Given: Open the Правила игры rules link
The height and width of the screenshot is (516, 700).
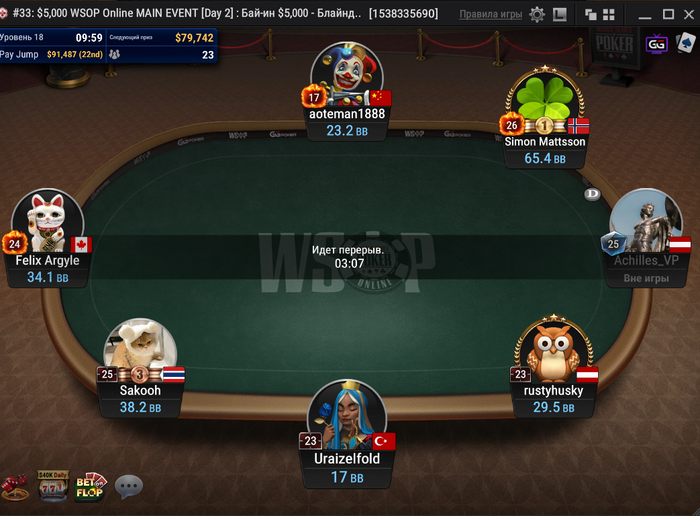Looking at the screenshot, I should pos(490,15).
